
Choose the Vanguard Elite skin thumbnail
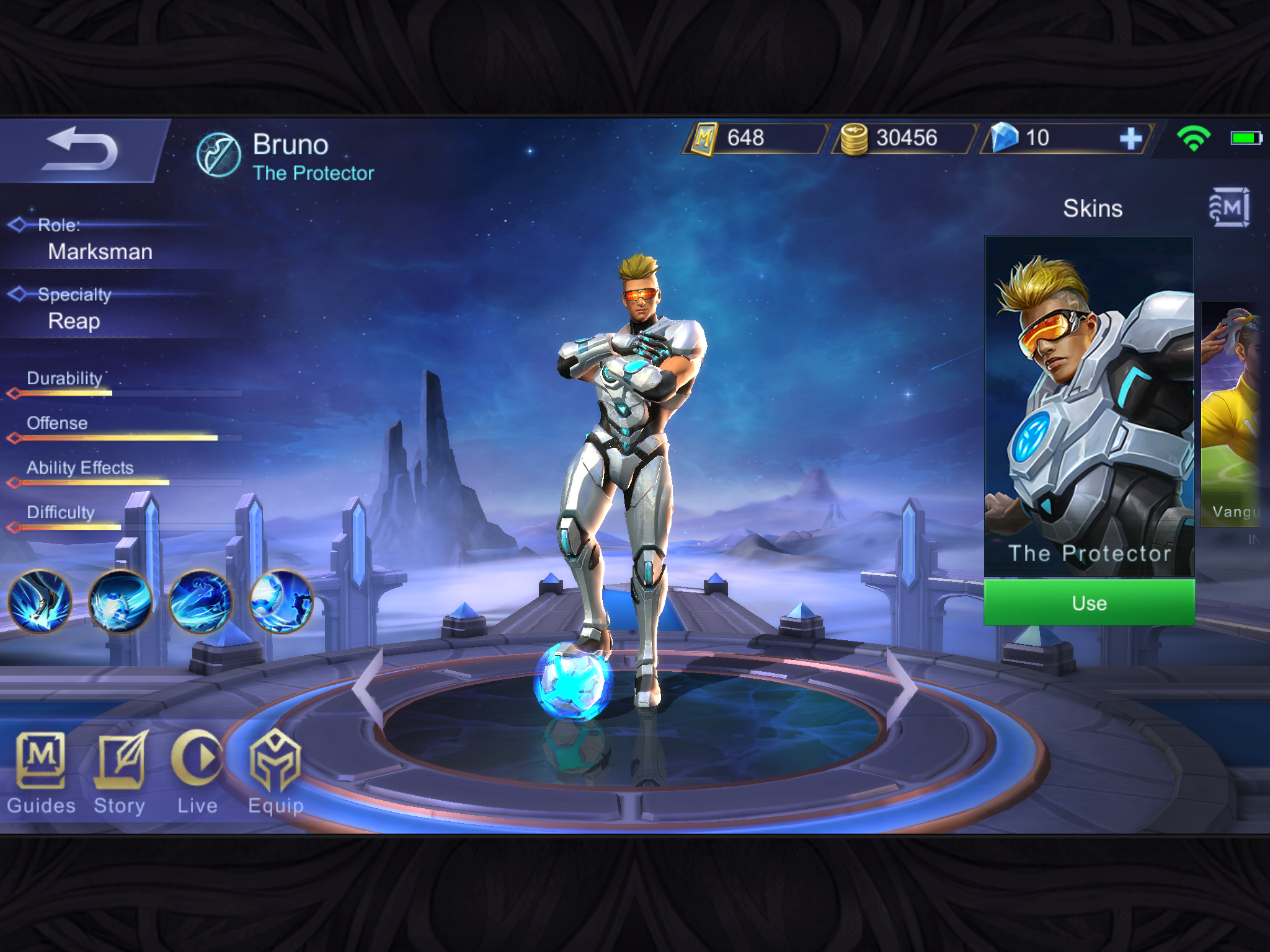[x=1232, y=414]
